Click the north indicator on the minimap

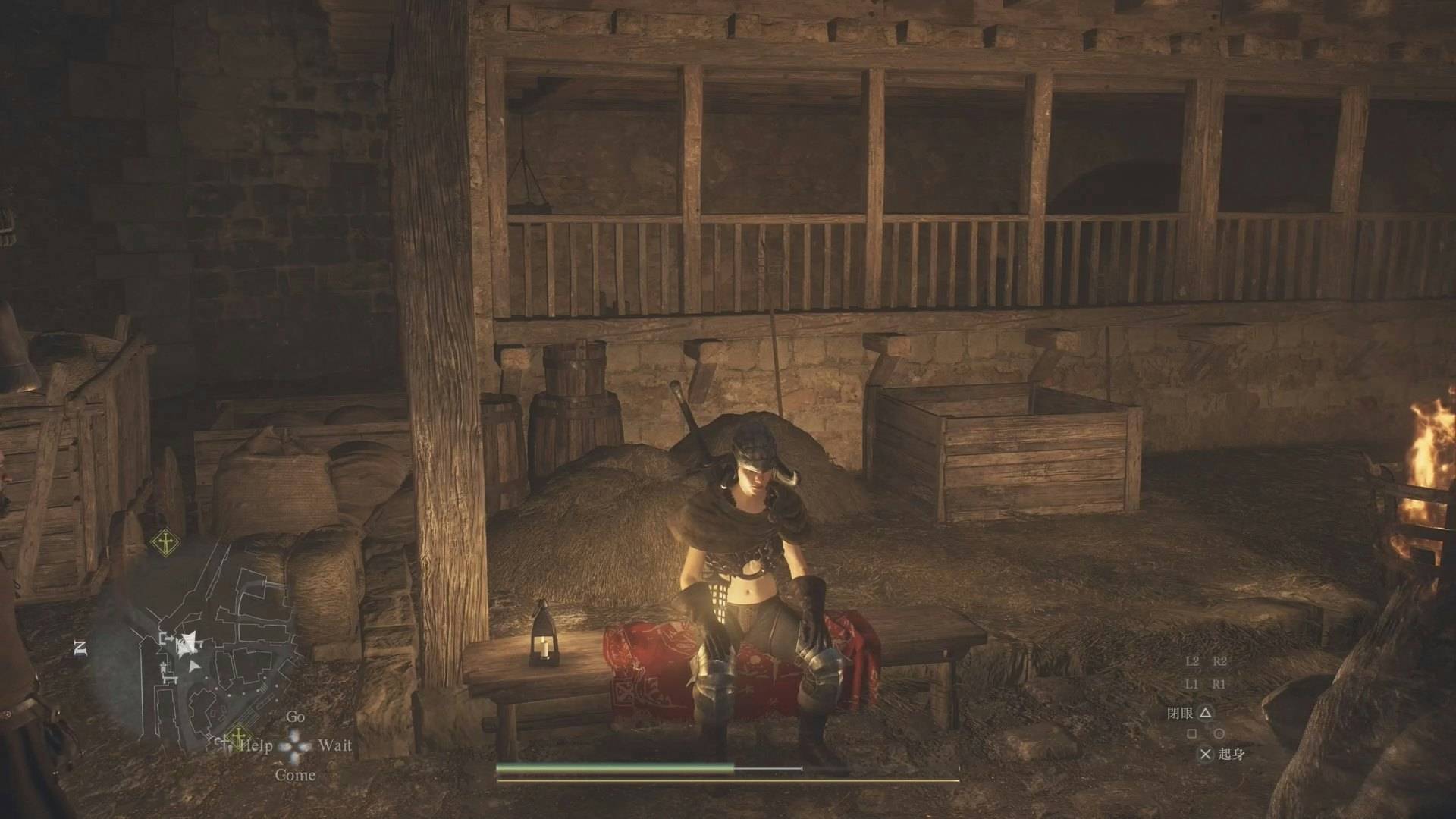pyautogui.click(x=80, y=647)
